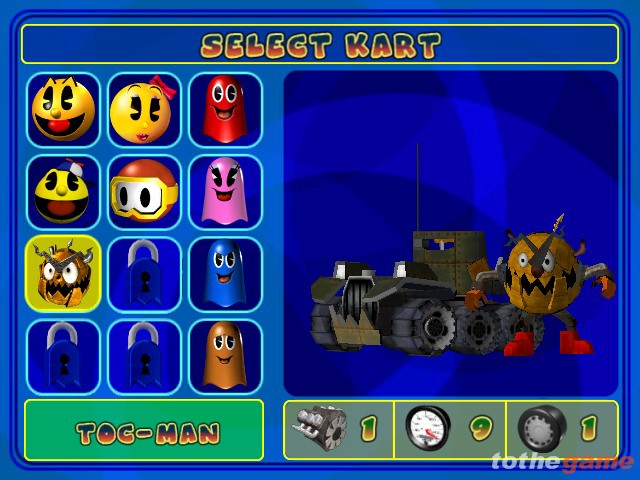Choose the goggled Pooka character
The height and width of the screenshot is (480, 640).
[x=144, y=192]
